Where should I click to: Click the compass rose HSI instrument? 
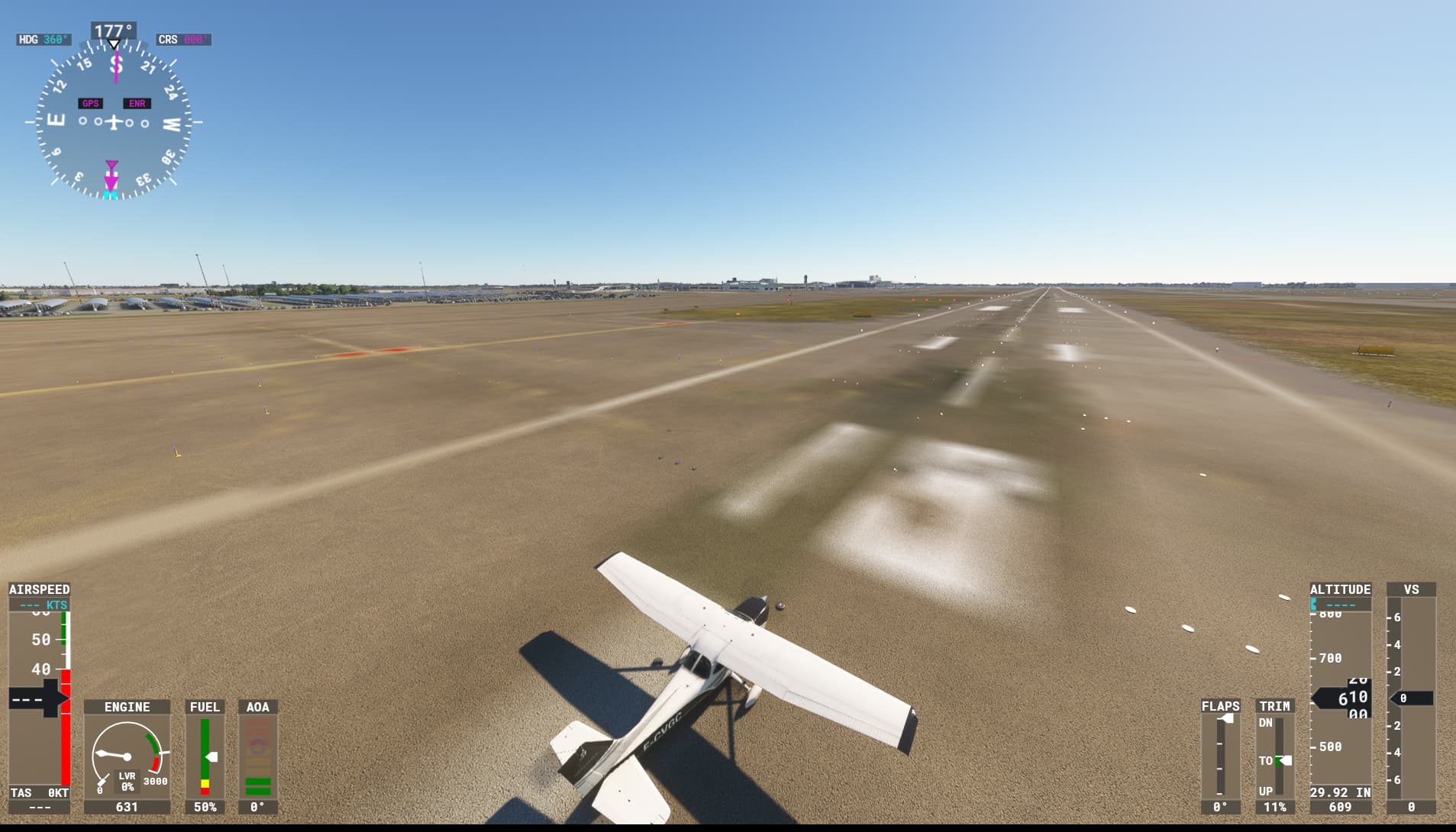(x=113, y=121)
